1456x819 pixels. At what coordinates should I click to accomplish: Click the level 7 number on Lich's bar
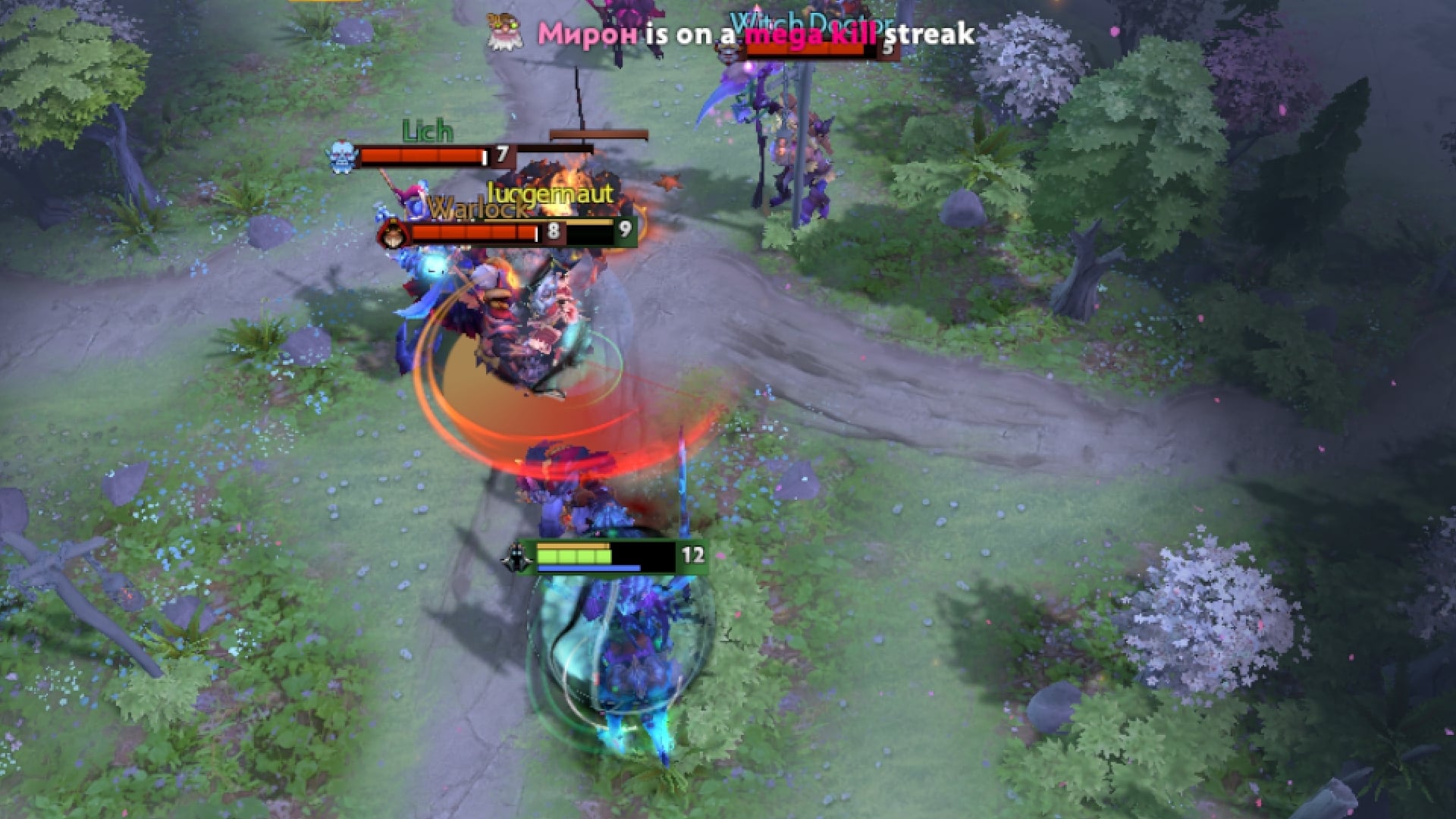(501, 155)
